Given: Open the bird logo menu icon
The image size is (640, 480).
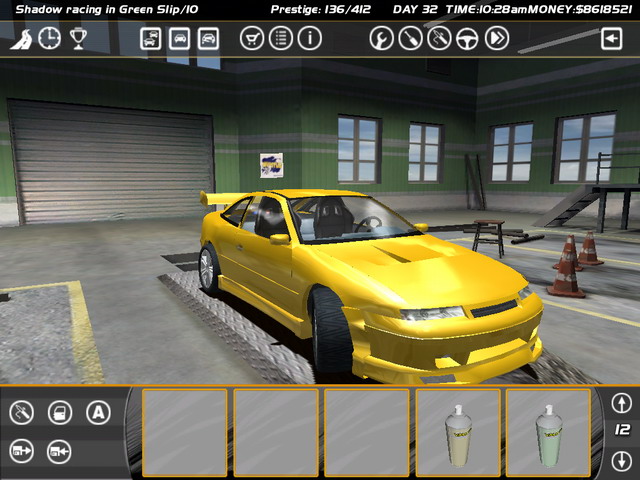Looking at the screenshot, I should coord(21,39).
